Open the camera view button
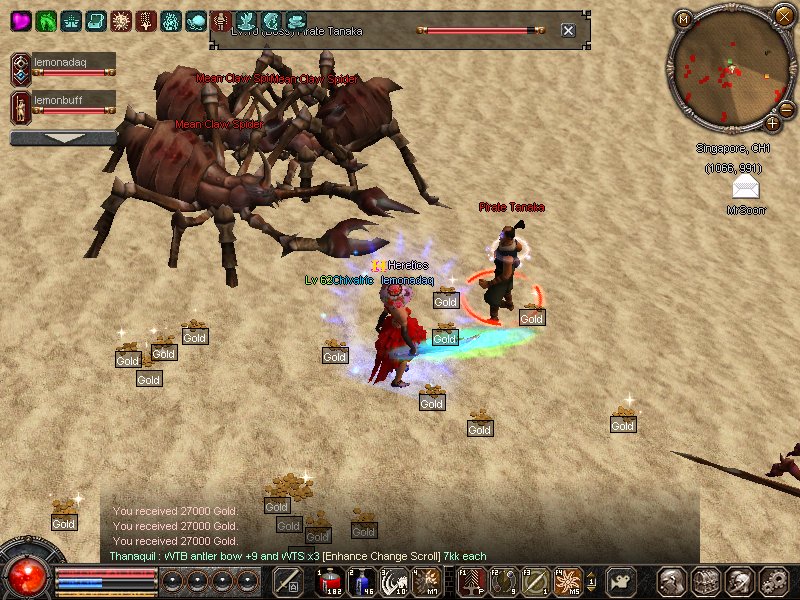800x600 pixels. [x=622, y=581]
